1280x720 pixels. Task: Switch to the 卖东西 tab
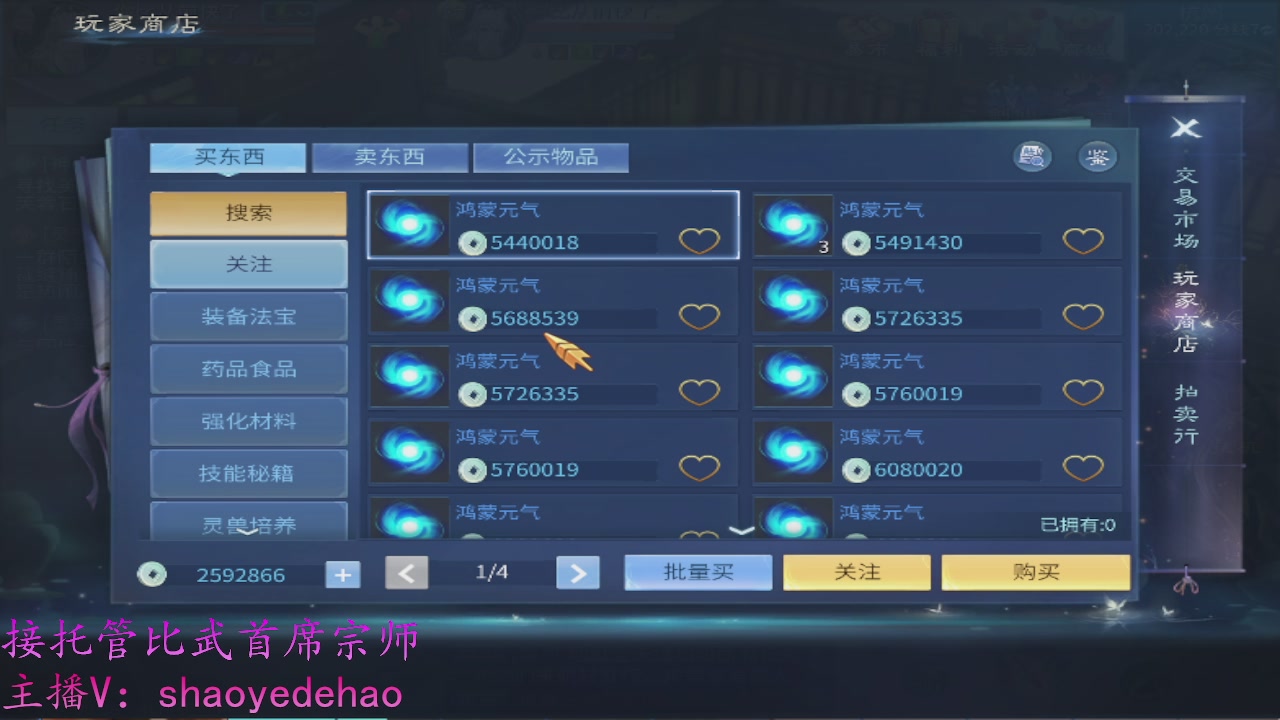(390, 157)
